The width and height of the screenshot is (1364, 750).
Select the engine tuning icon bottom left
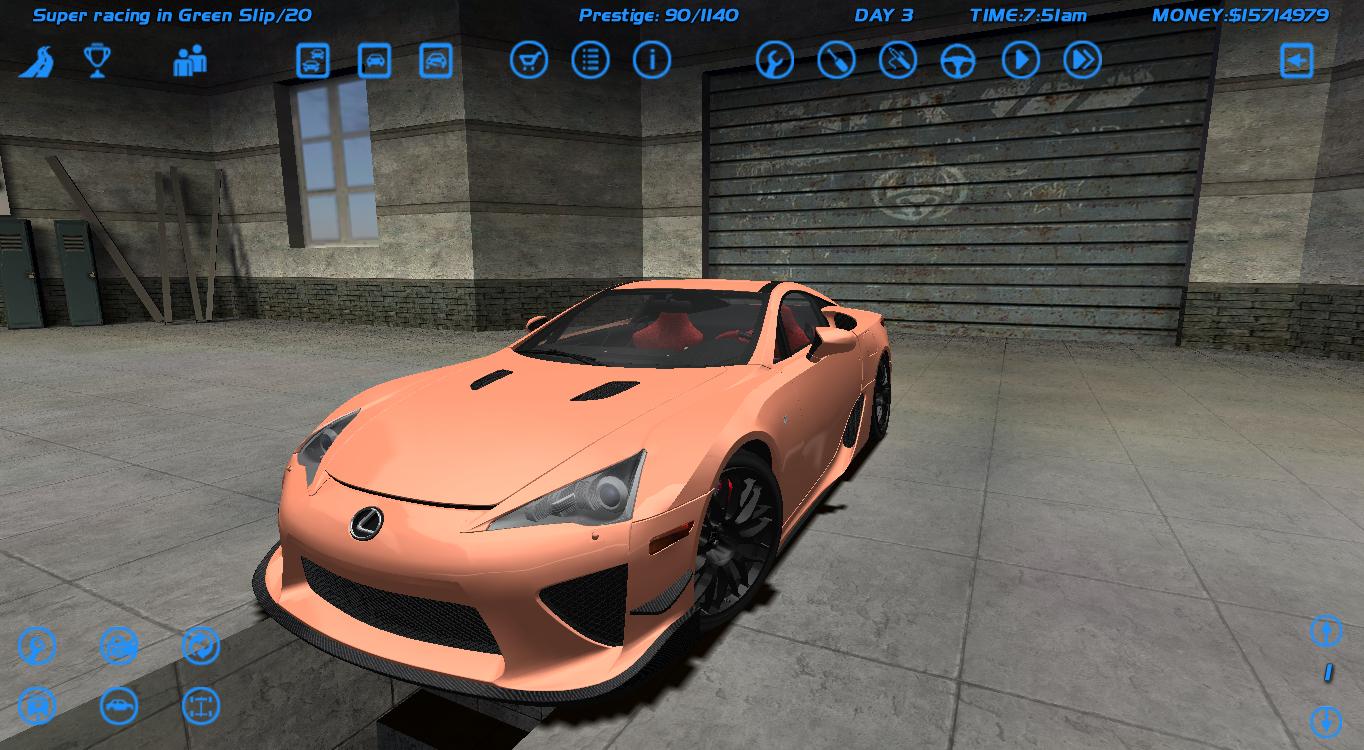38,646
